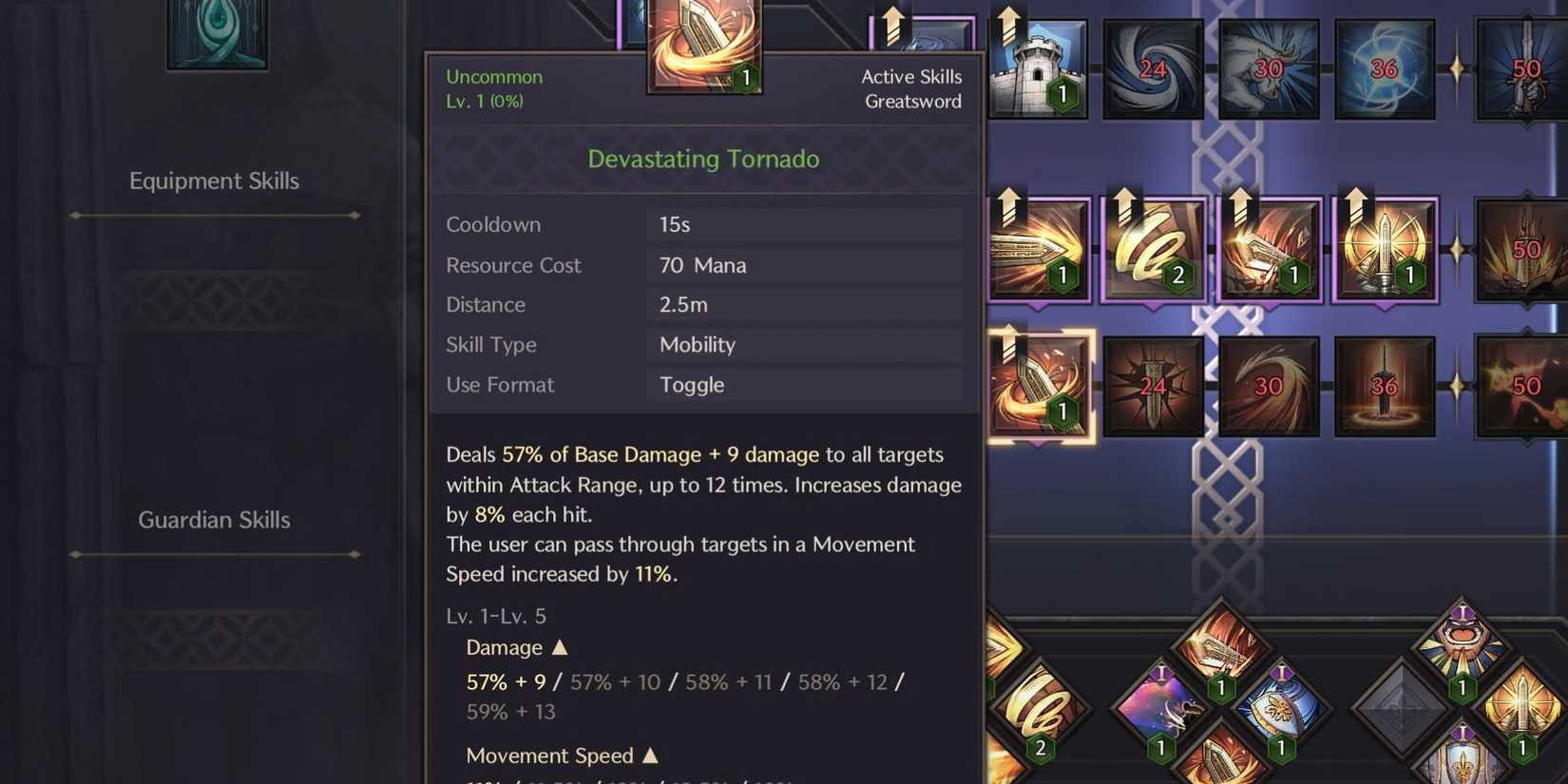Open the level 30 wing slash skill
Screen dimensions: 1568x784
click(x=1269, y=385)
